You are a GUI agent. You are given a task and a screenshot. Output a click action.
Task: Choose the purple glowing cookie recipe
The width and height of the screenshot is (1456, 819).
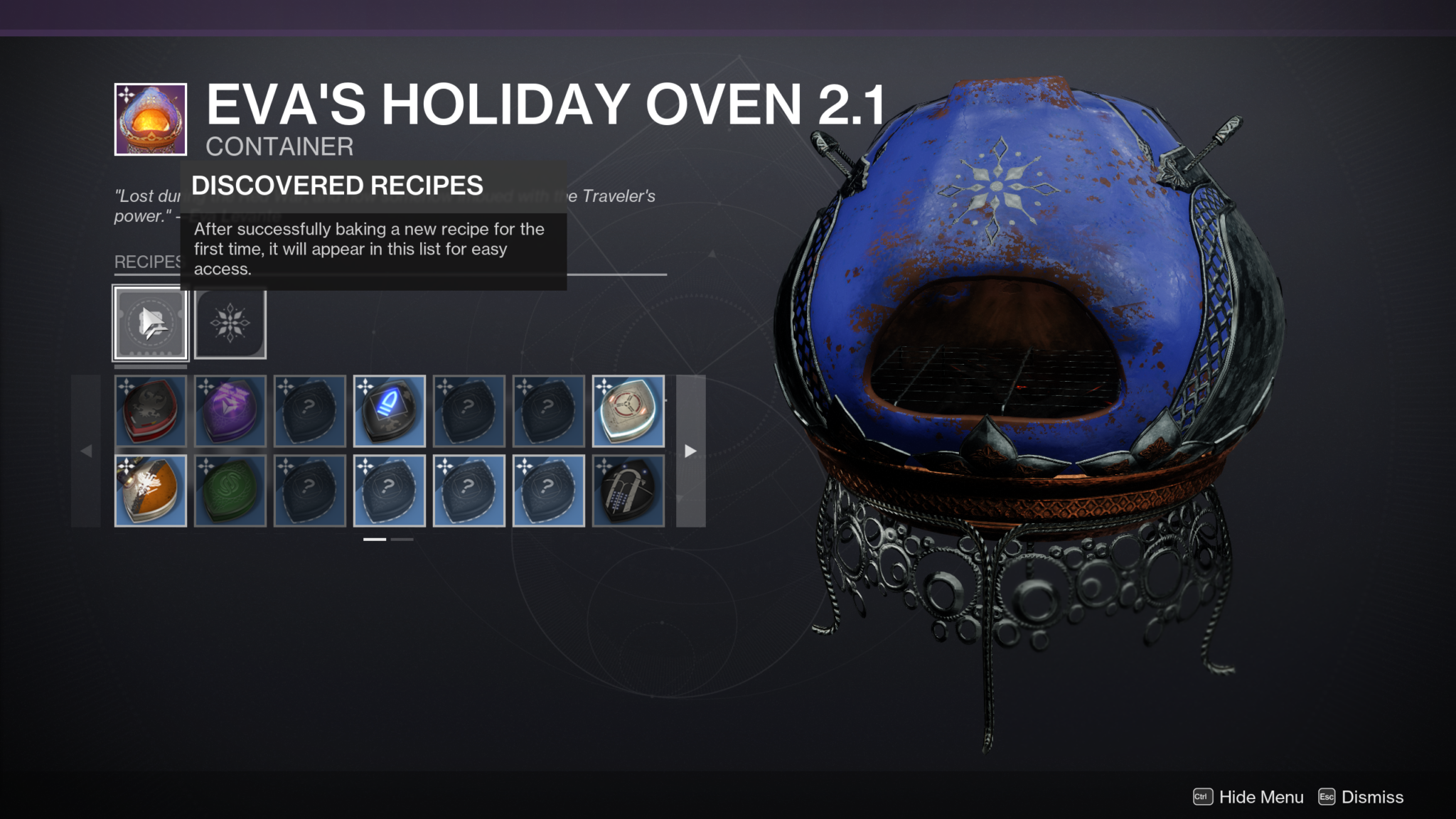[230, 411]
